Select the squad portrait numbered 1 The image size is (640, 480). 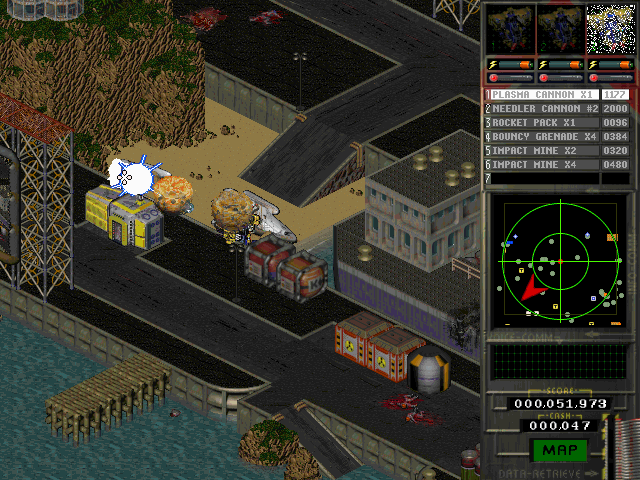tap(509, 29)
